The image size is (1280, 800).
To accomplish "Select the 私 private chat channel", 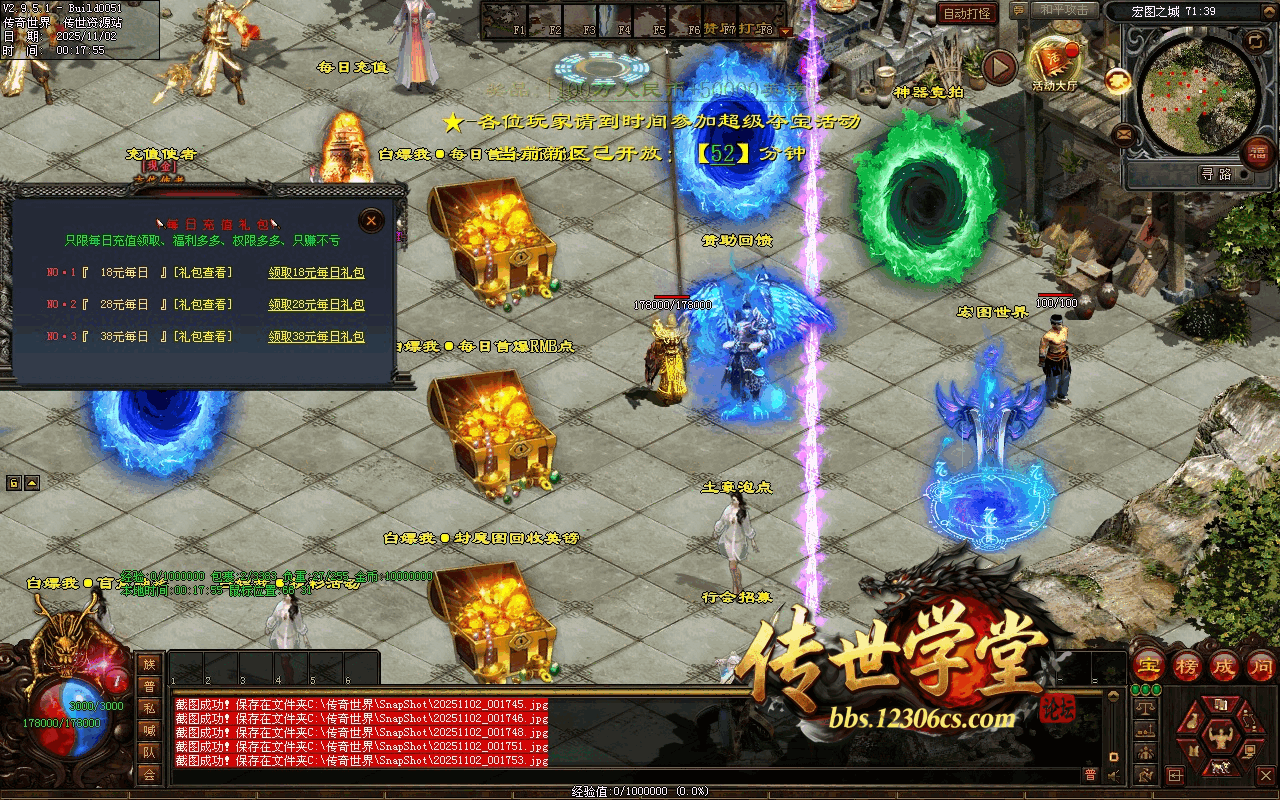I will 149,708.
